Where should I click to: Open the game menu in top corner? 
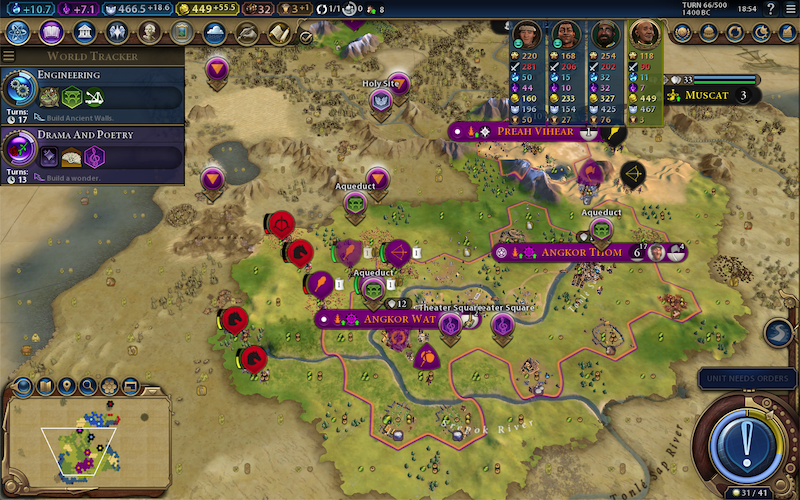pyautogui.click(x=789, y=10)
